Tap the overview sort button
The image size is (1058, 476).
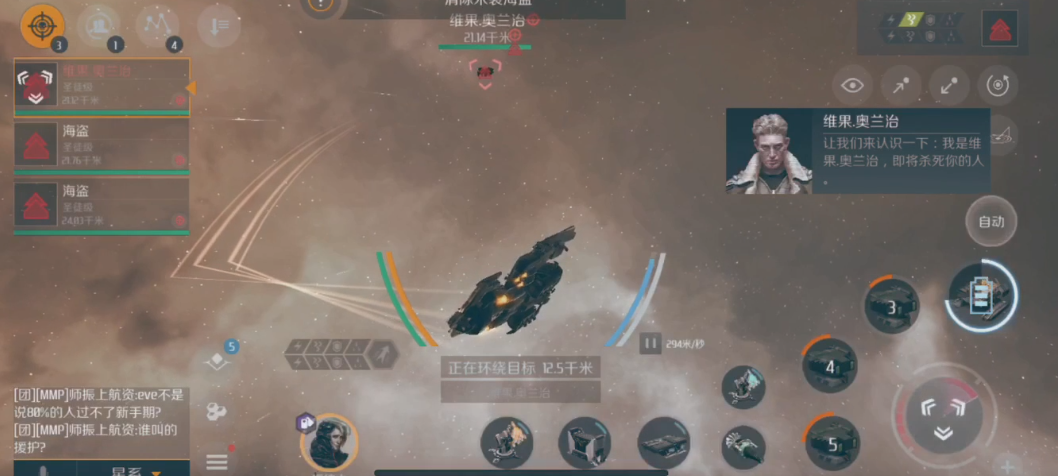[218, 25]
